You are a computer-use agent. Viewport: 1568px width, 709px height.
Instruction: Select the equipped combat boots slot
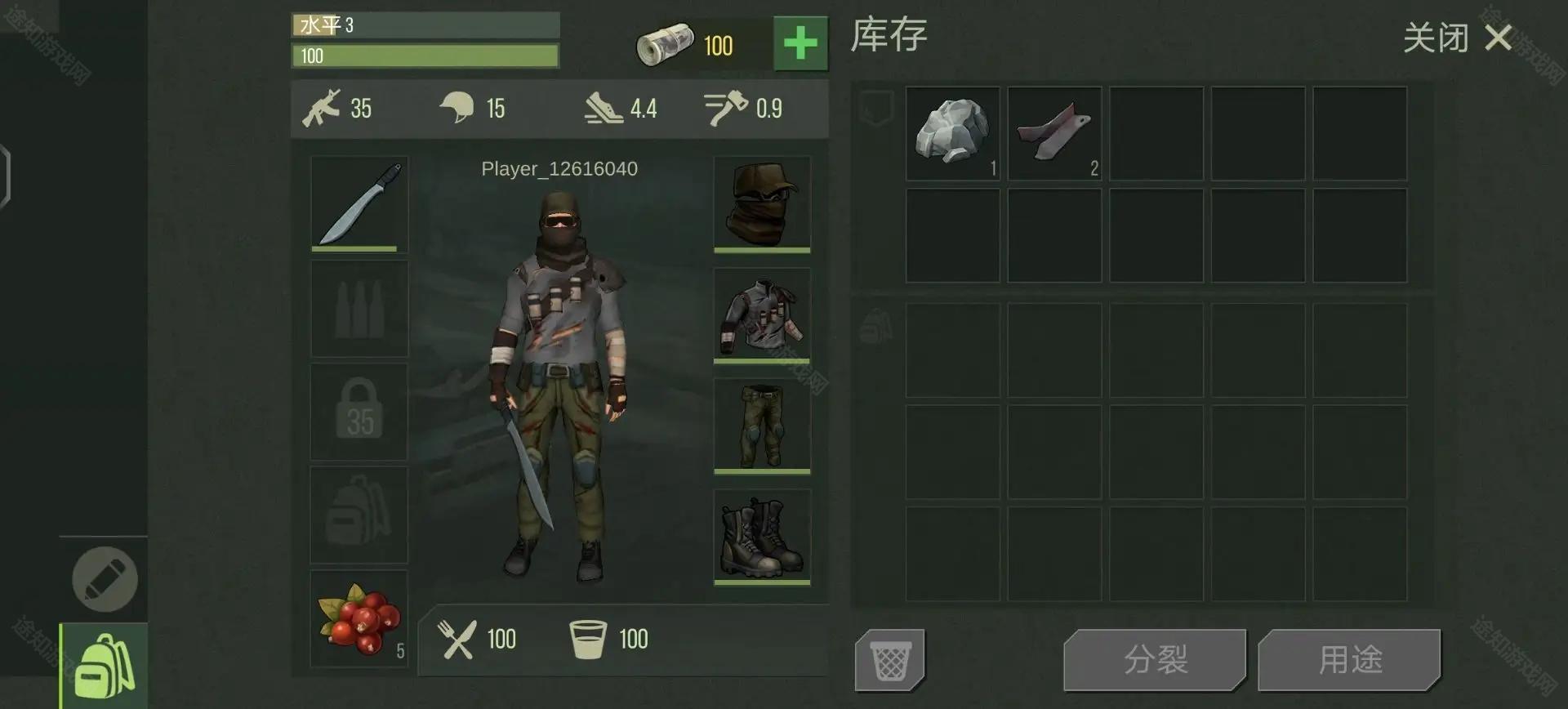pos(762,537)
